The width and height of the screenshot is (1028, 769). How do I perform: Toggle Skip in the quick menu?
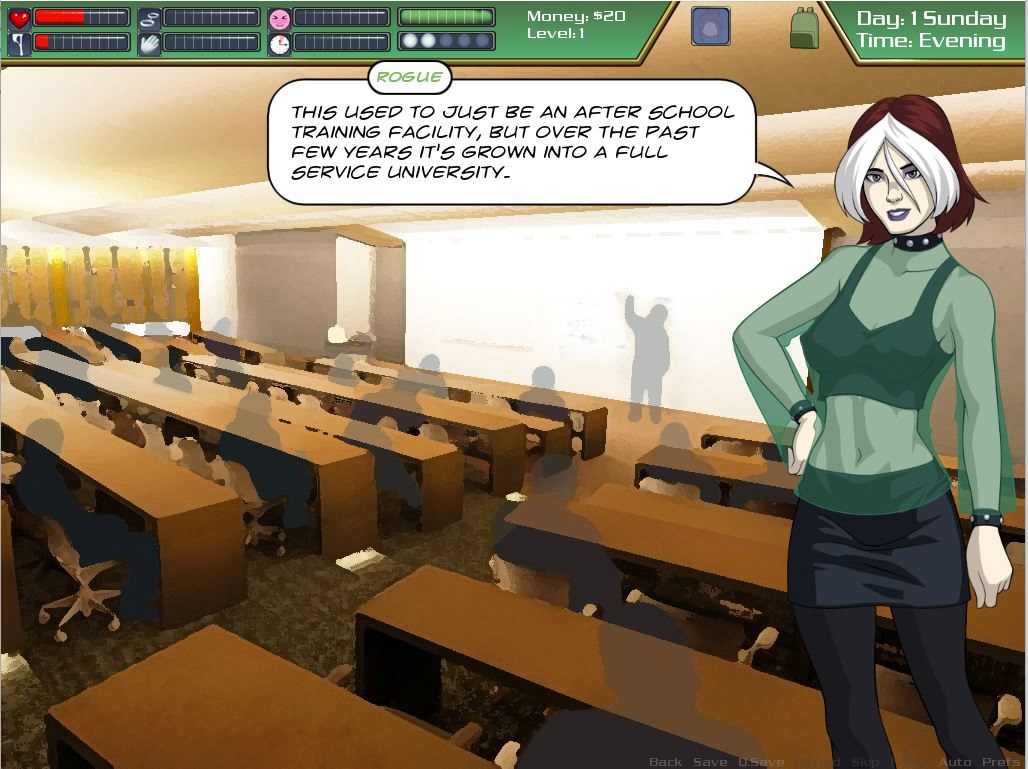point(865,762)
